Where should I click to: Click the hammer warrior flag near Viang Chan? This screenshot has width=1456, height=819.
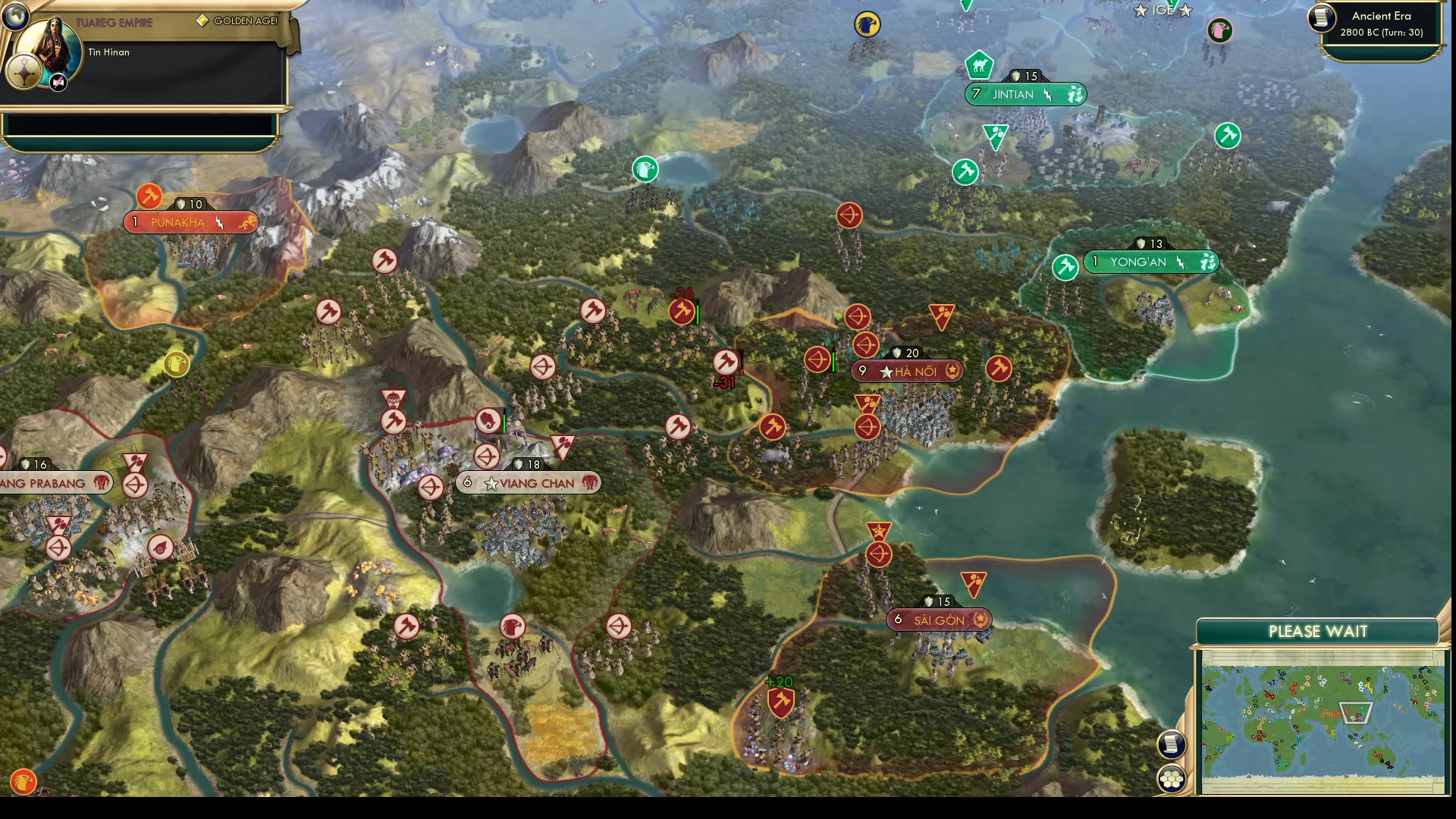pos(394,422)
